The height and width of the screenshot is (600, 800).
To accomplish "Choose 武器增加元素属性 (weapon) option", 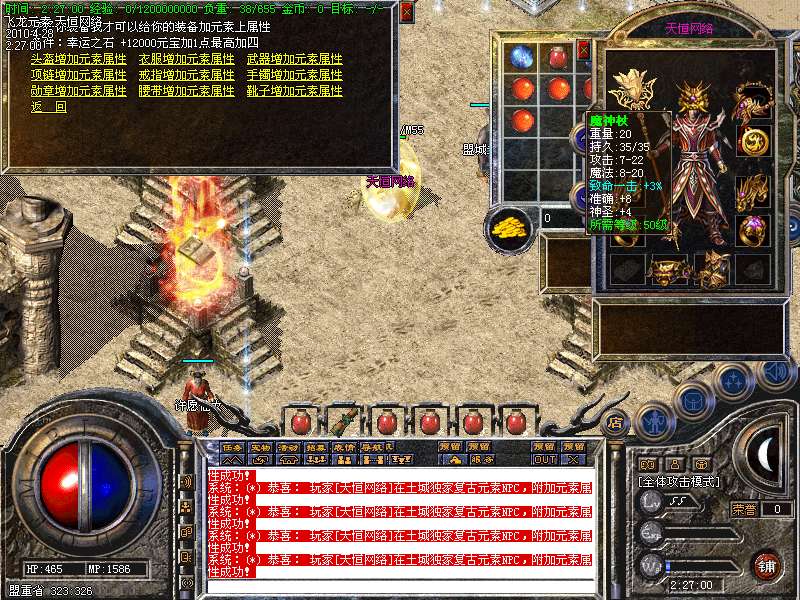I will click(x=294, y=59).
